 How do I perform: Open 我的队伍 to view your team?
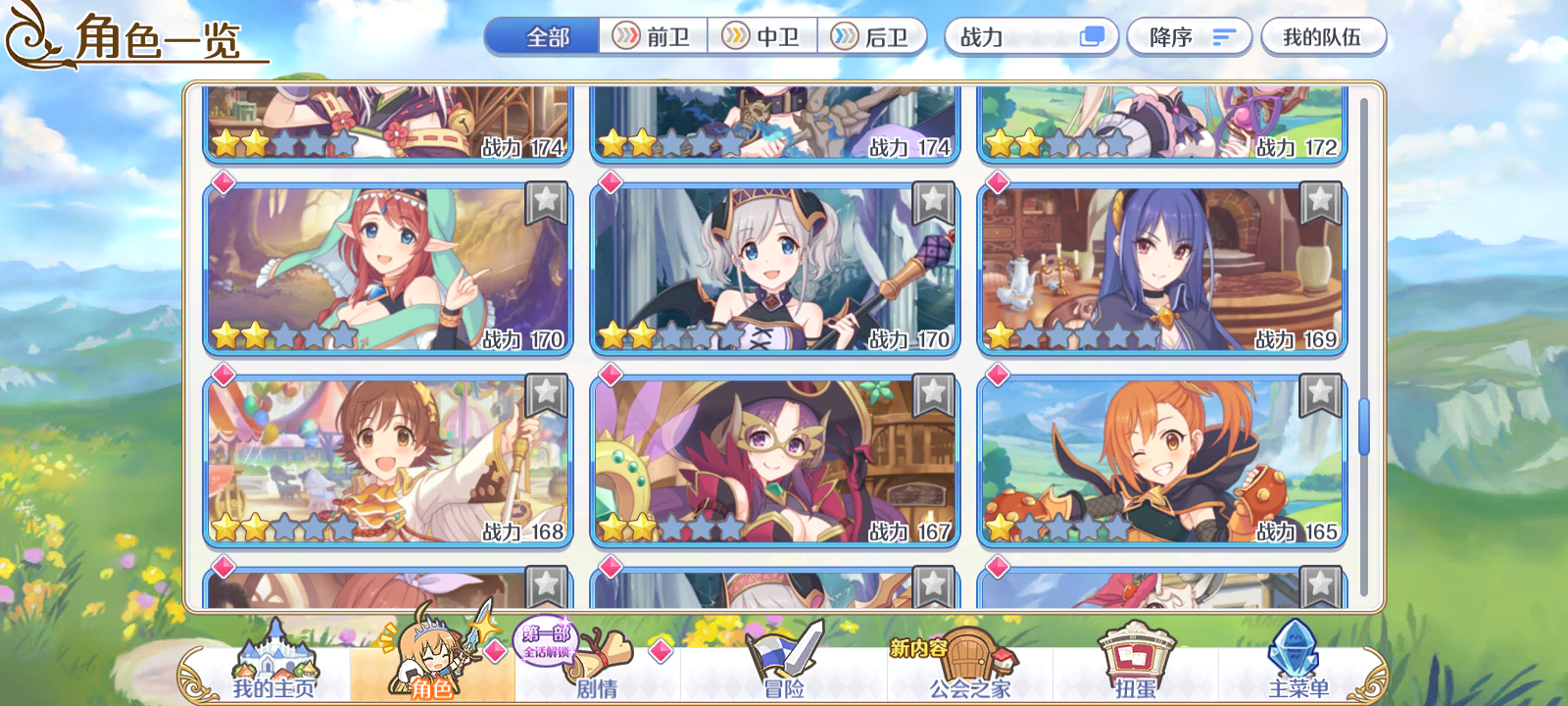click(x=1324, y=35)
